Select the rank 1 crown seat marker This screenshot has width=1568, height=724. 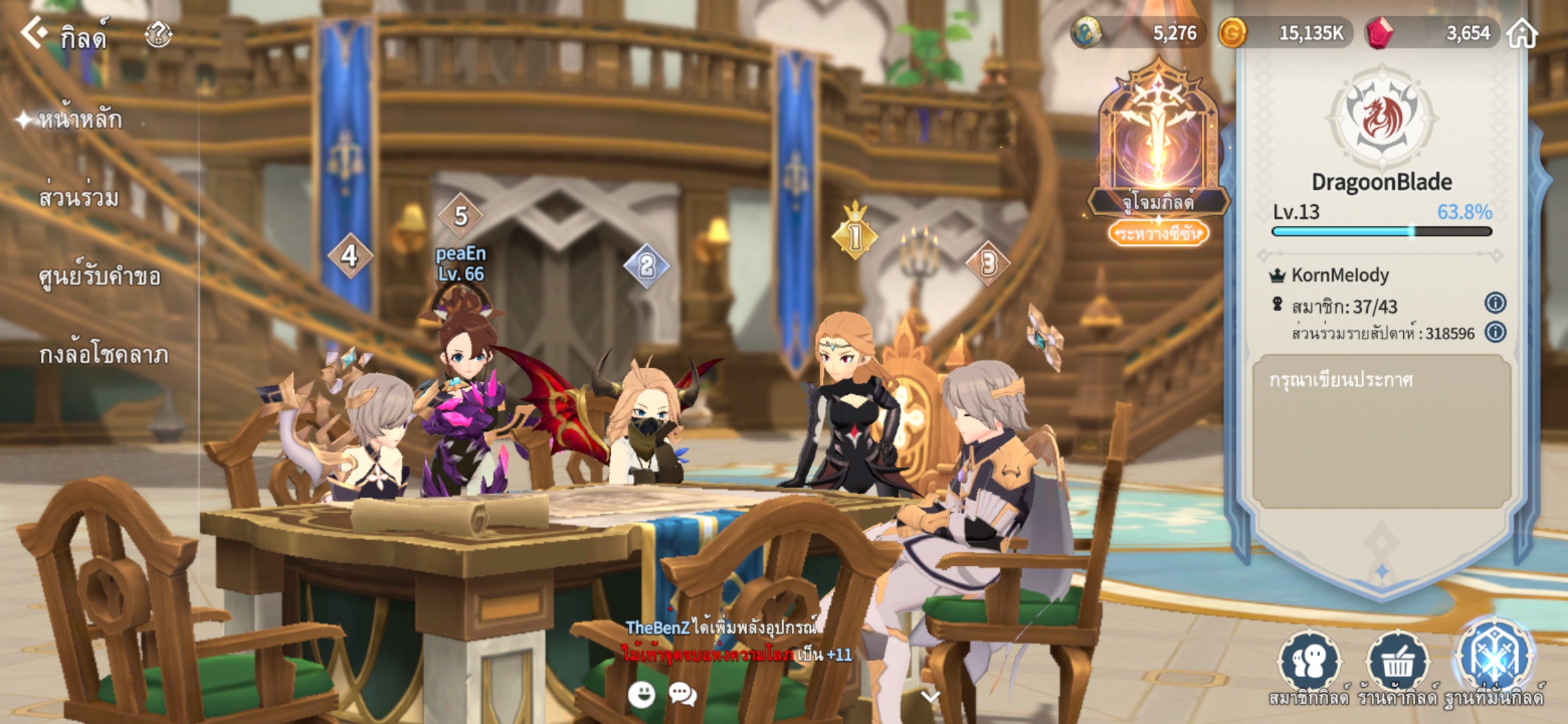coord(854,235)
